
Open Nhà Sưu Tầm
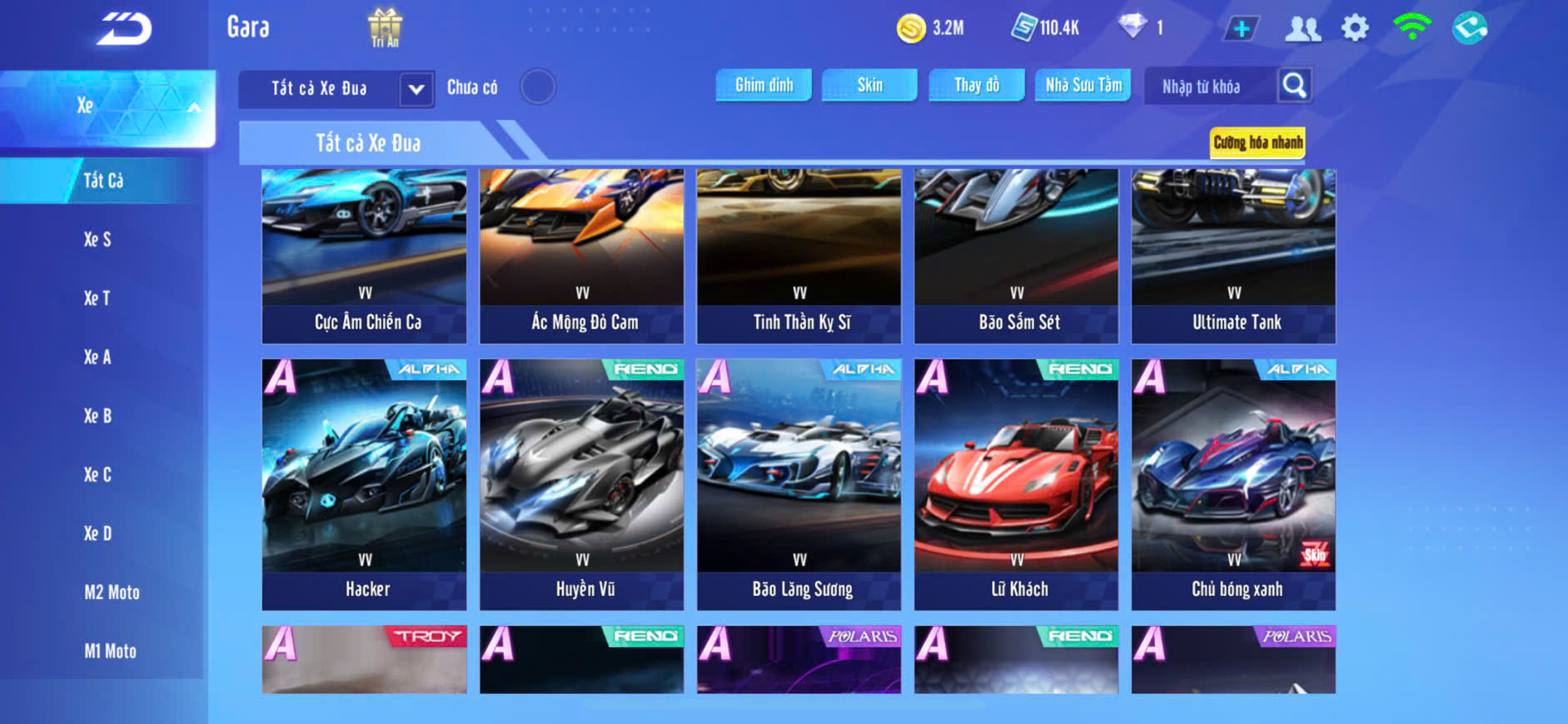pos(1083,85)
